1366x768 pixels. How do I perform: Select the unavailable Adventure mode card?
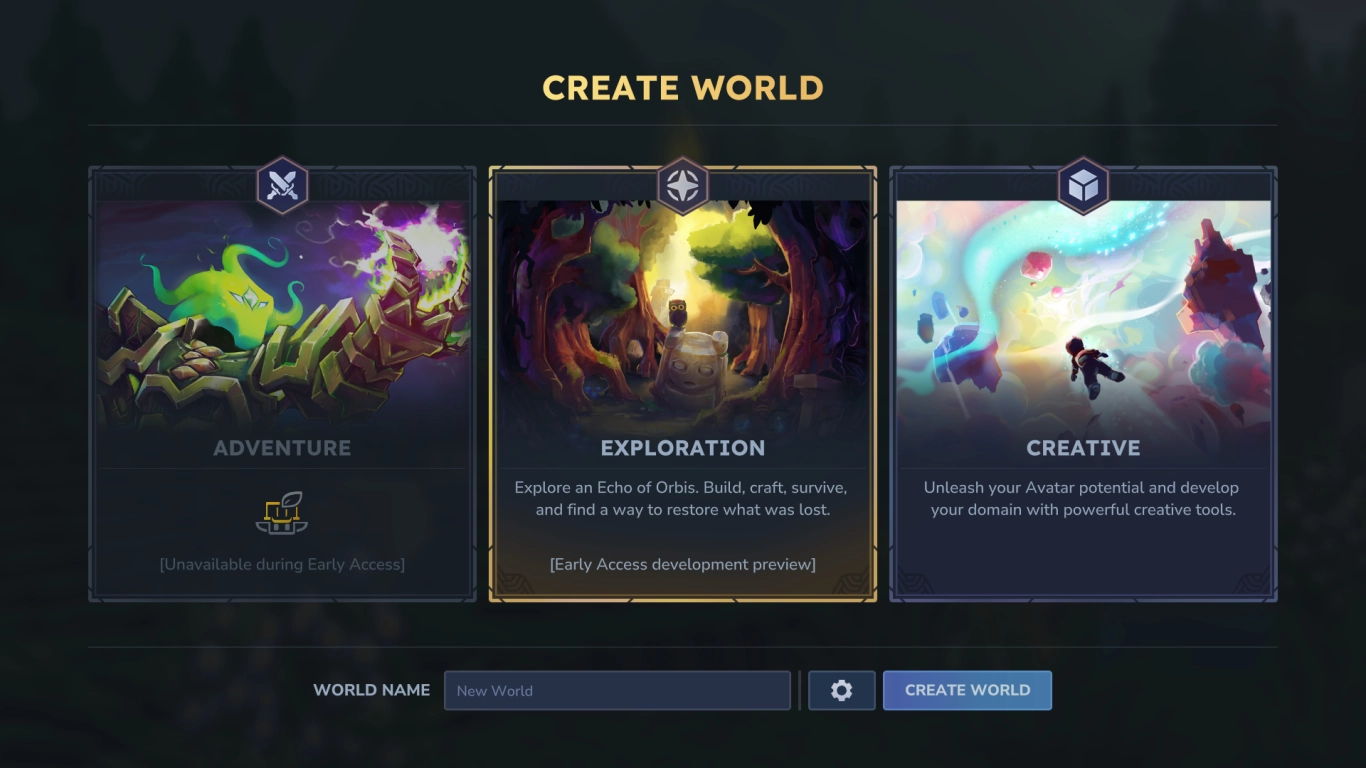282,385
